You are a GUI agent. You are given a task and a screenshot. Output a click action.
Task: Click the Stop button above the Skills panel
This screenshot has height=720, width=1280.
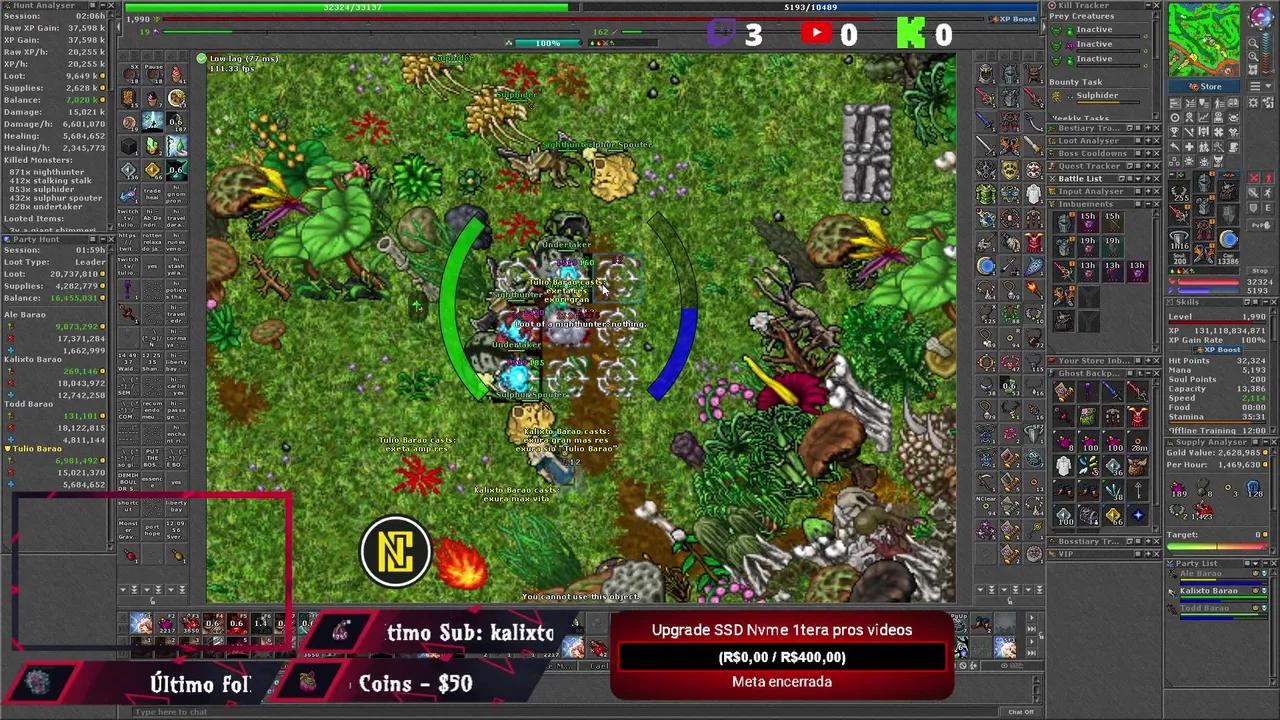[1258, 271]
